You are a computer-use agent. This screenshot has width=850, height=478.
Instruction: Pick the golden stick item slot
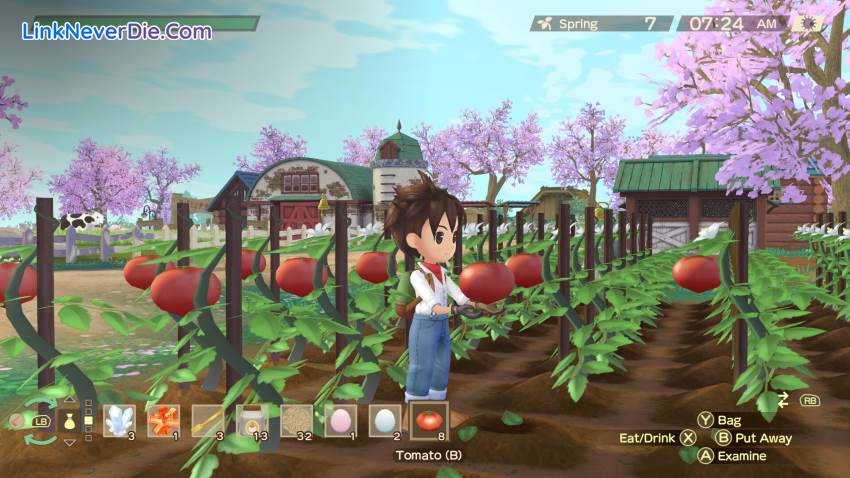click(208, 421)
